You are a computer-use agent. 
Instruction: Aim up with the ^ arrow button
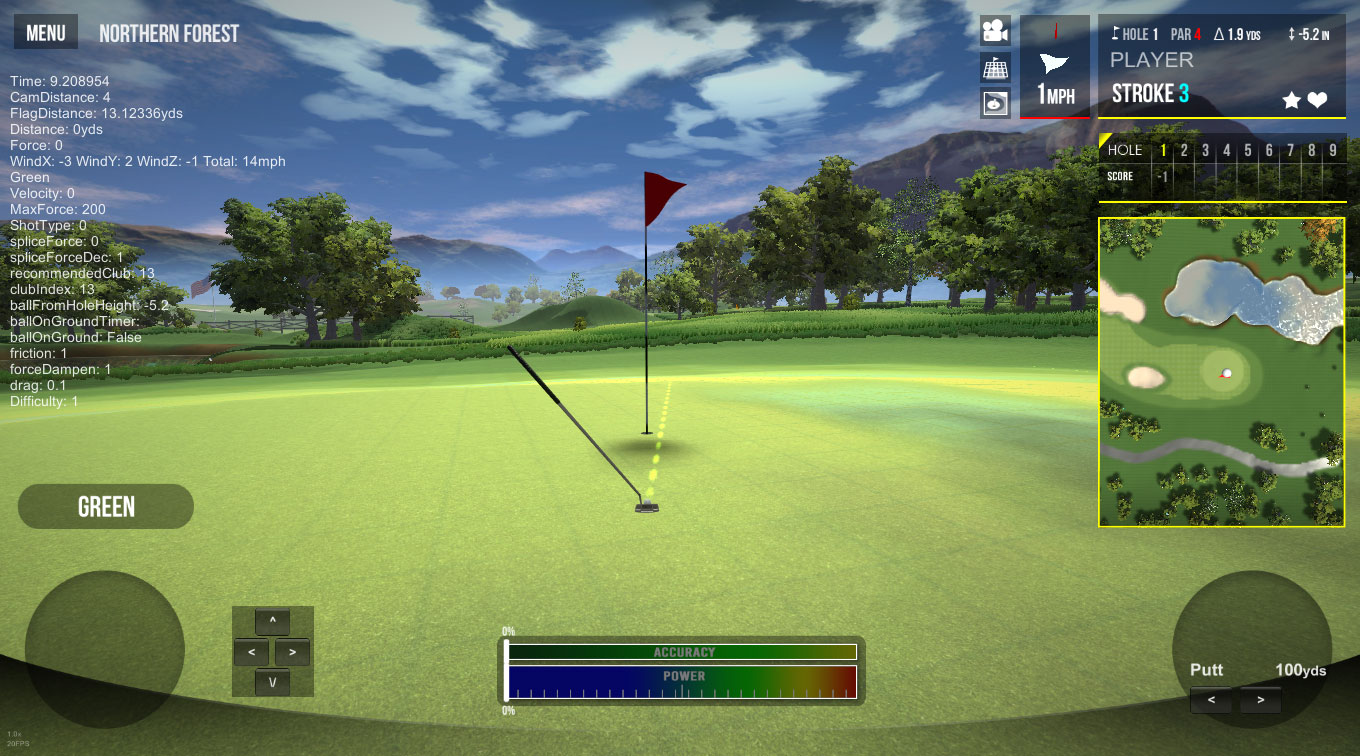click(x=272, y=622)
